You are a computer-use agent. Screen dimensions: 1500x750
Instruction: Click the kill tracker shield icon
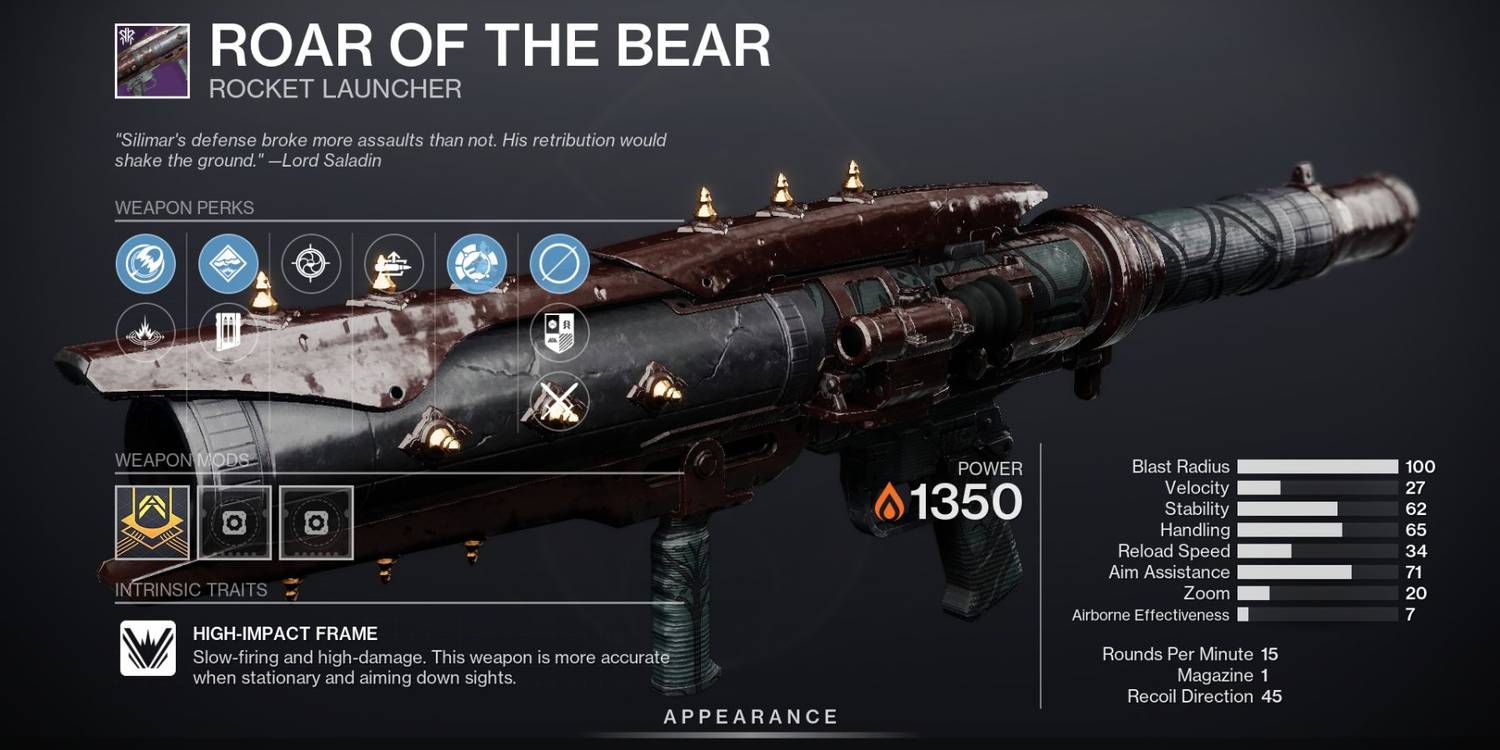pyautogui.click(x=558, y=331)
